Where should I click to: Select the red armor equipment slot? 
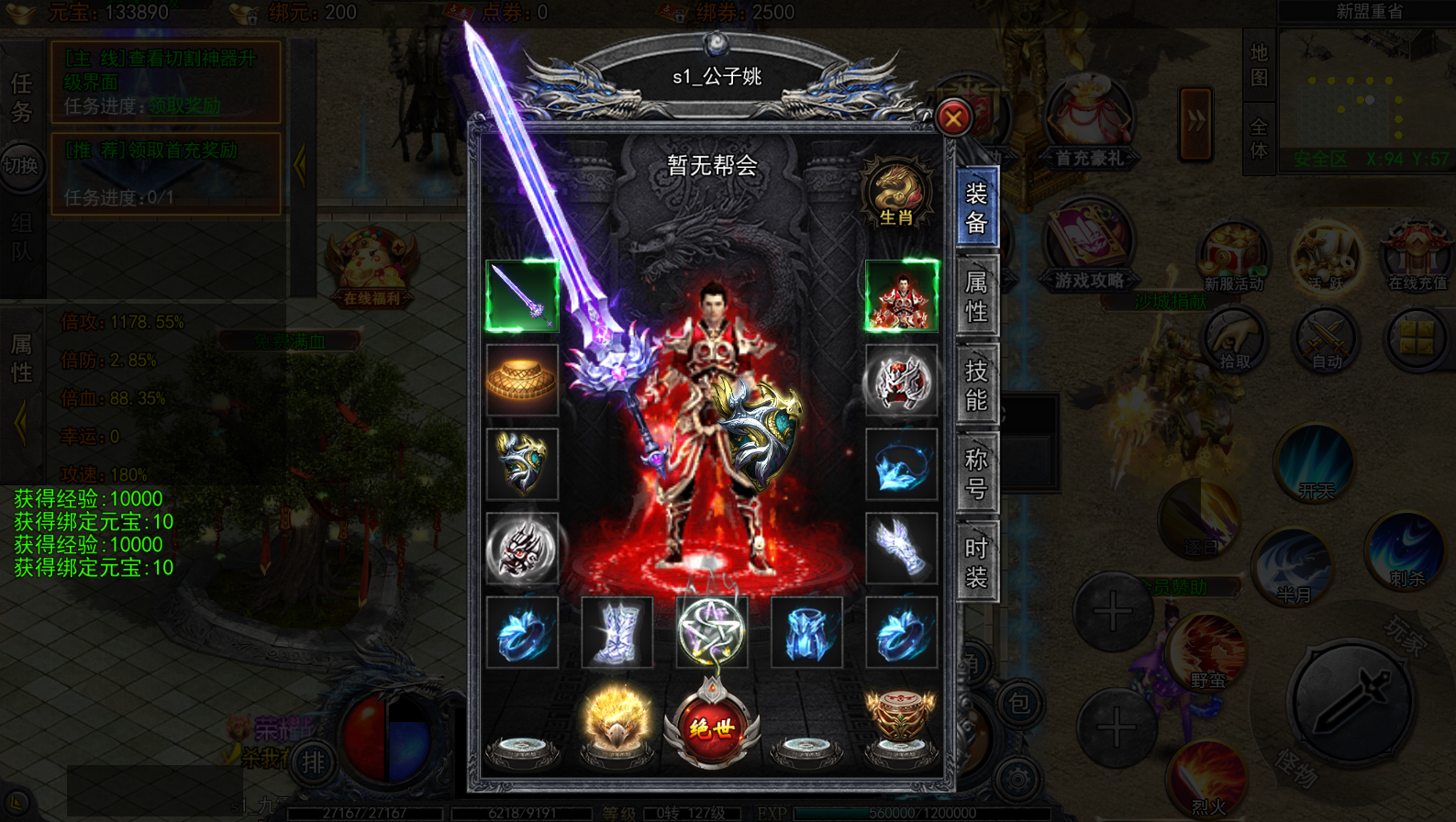(901, 295)
